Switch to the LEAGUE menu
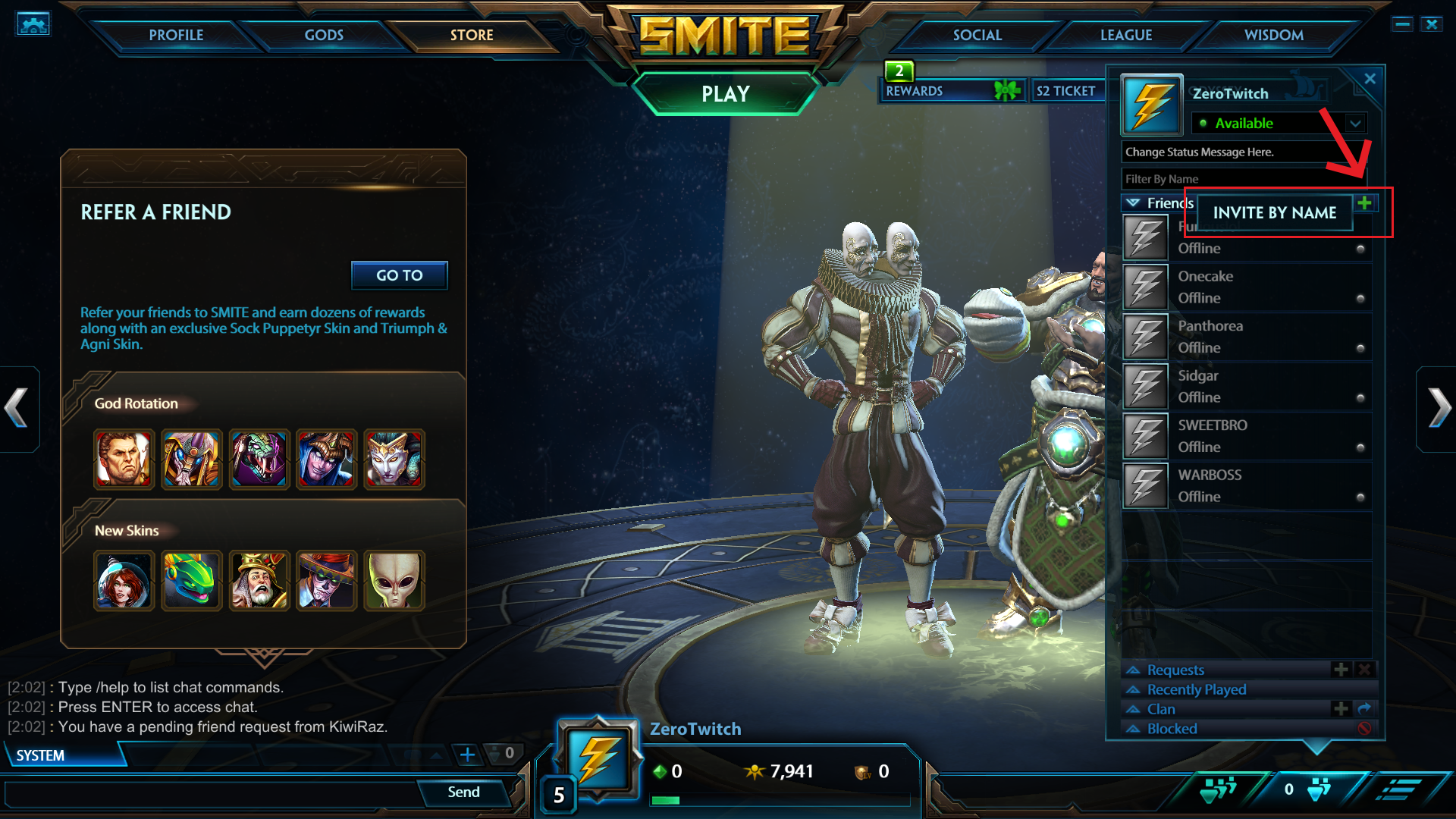 pyautogui.click(x=1125, y=35)
